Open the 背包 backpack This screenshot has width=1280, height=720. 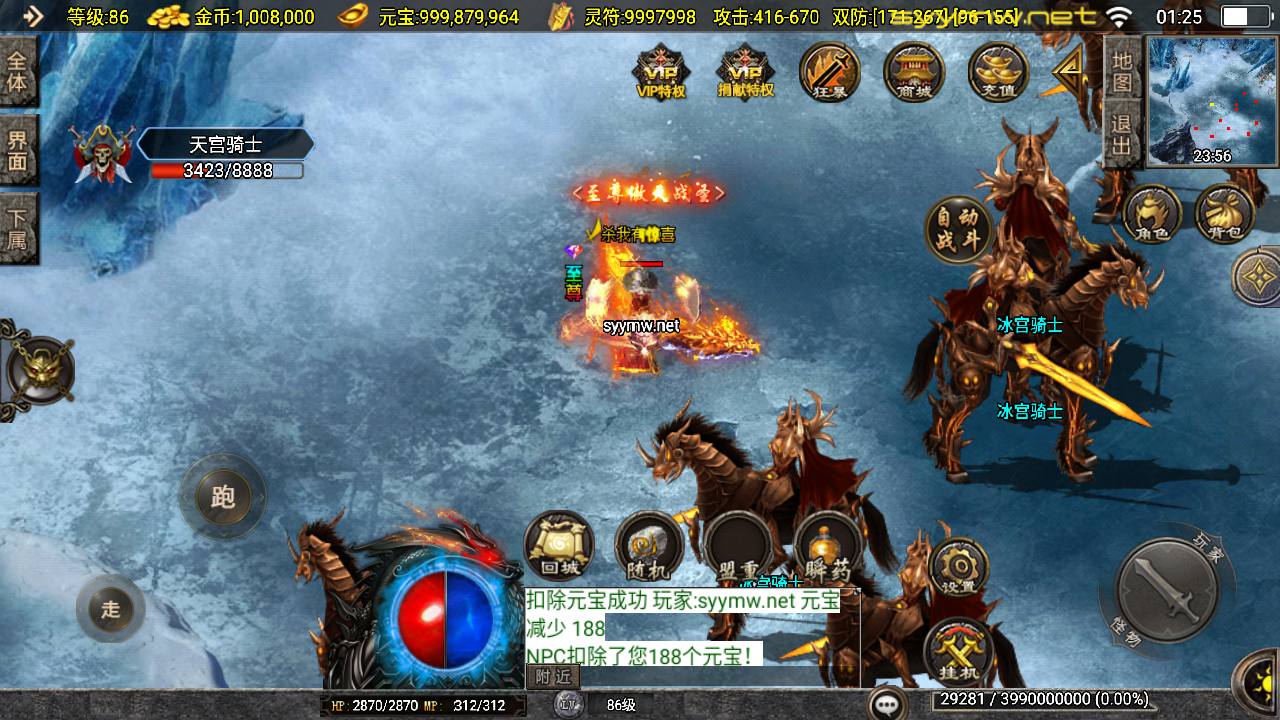point(1225,214)
